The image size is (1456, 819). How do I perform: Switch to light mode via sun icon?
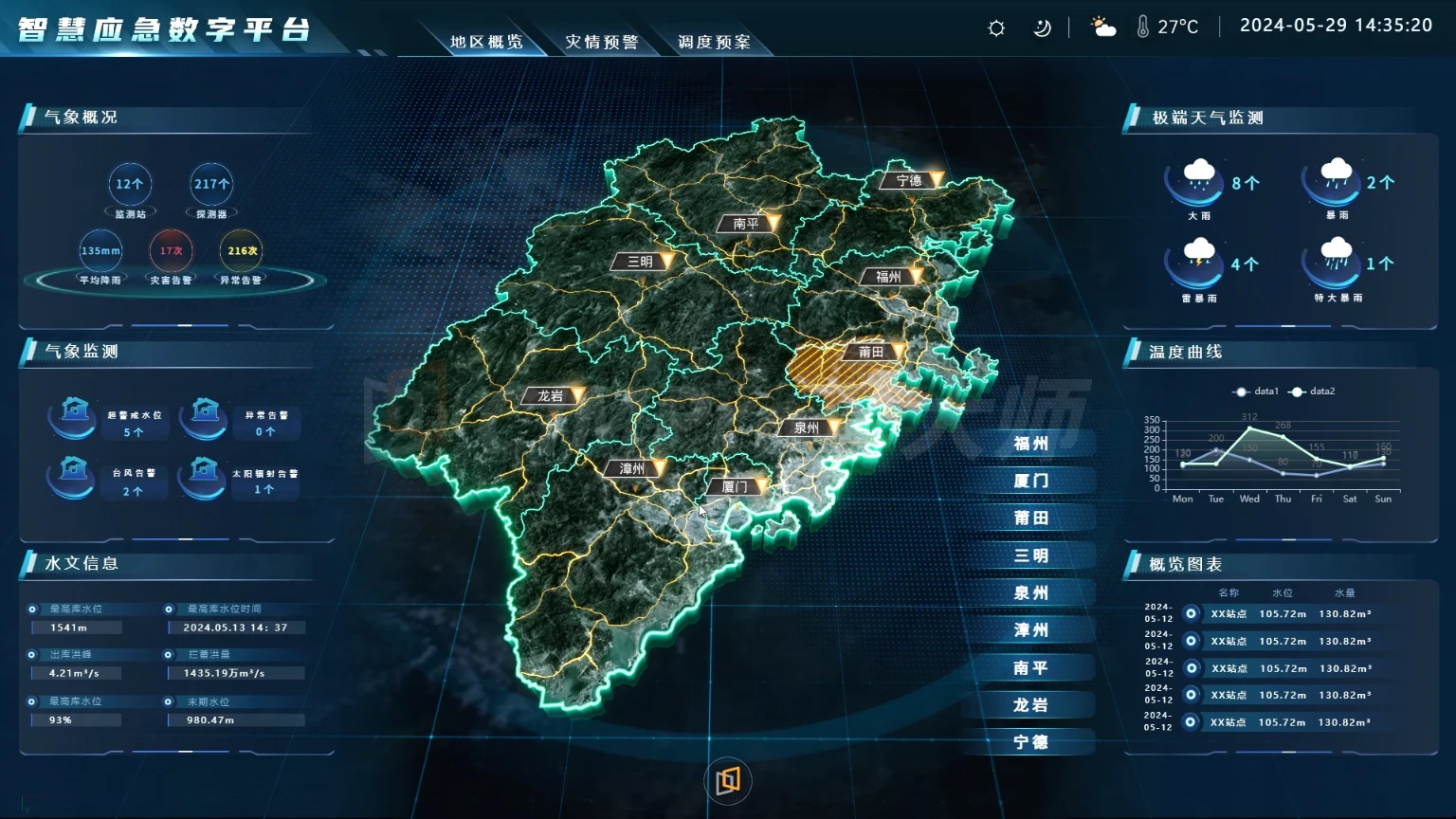[994, 27]
